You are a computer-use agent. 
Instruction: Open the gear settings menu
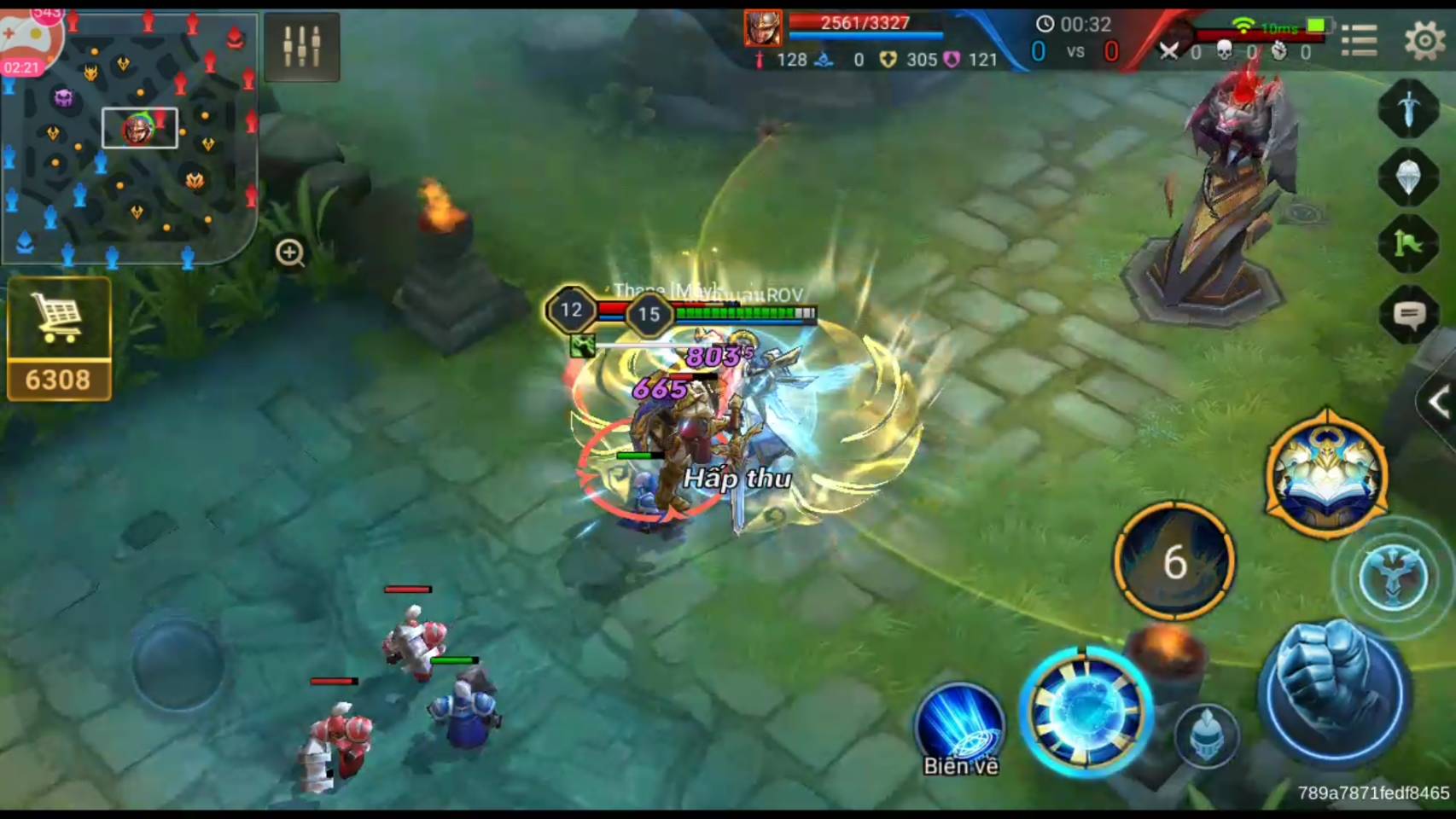point(1424,39)
